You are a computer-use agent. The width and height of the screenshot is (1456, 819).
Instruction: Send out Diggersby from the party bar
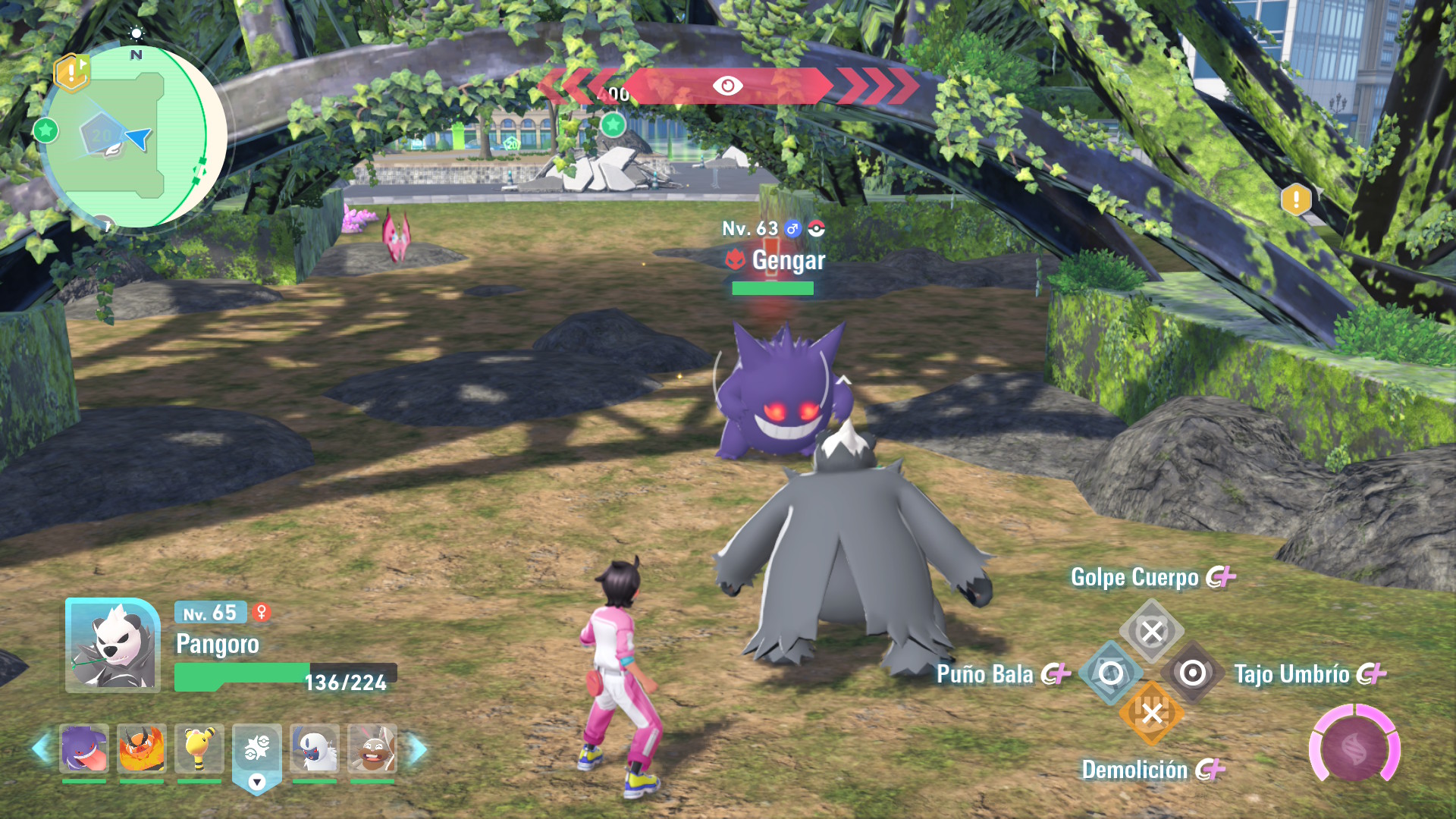[372, 749]
